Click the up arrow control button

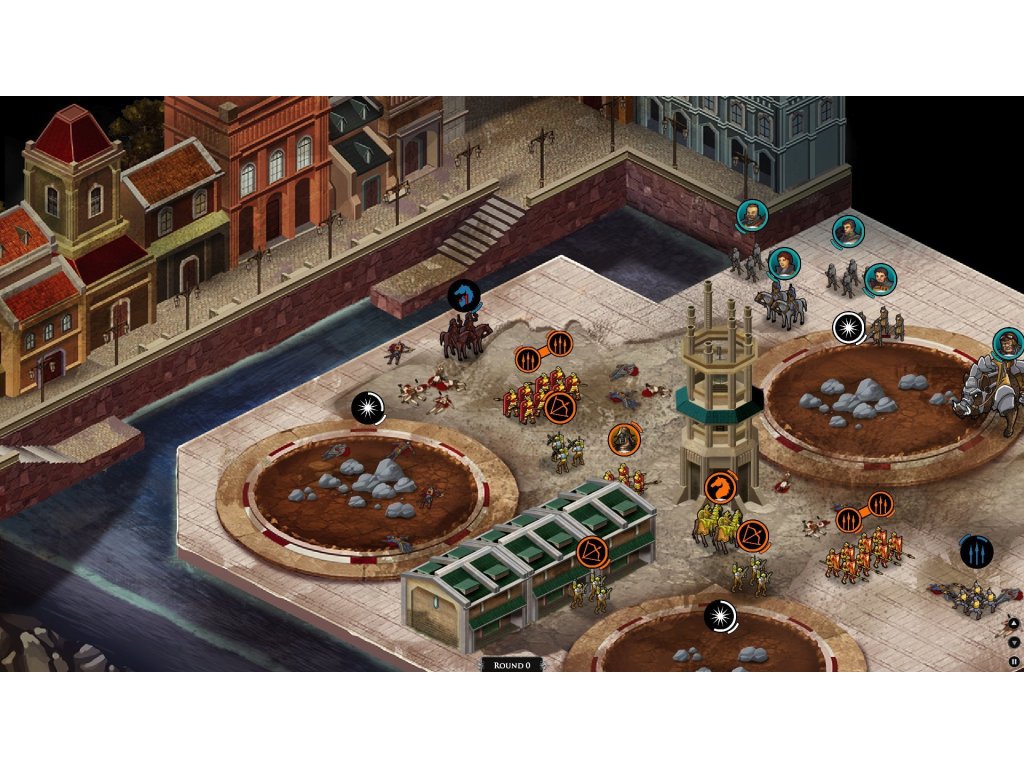(1014, 623)
